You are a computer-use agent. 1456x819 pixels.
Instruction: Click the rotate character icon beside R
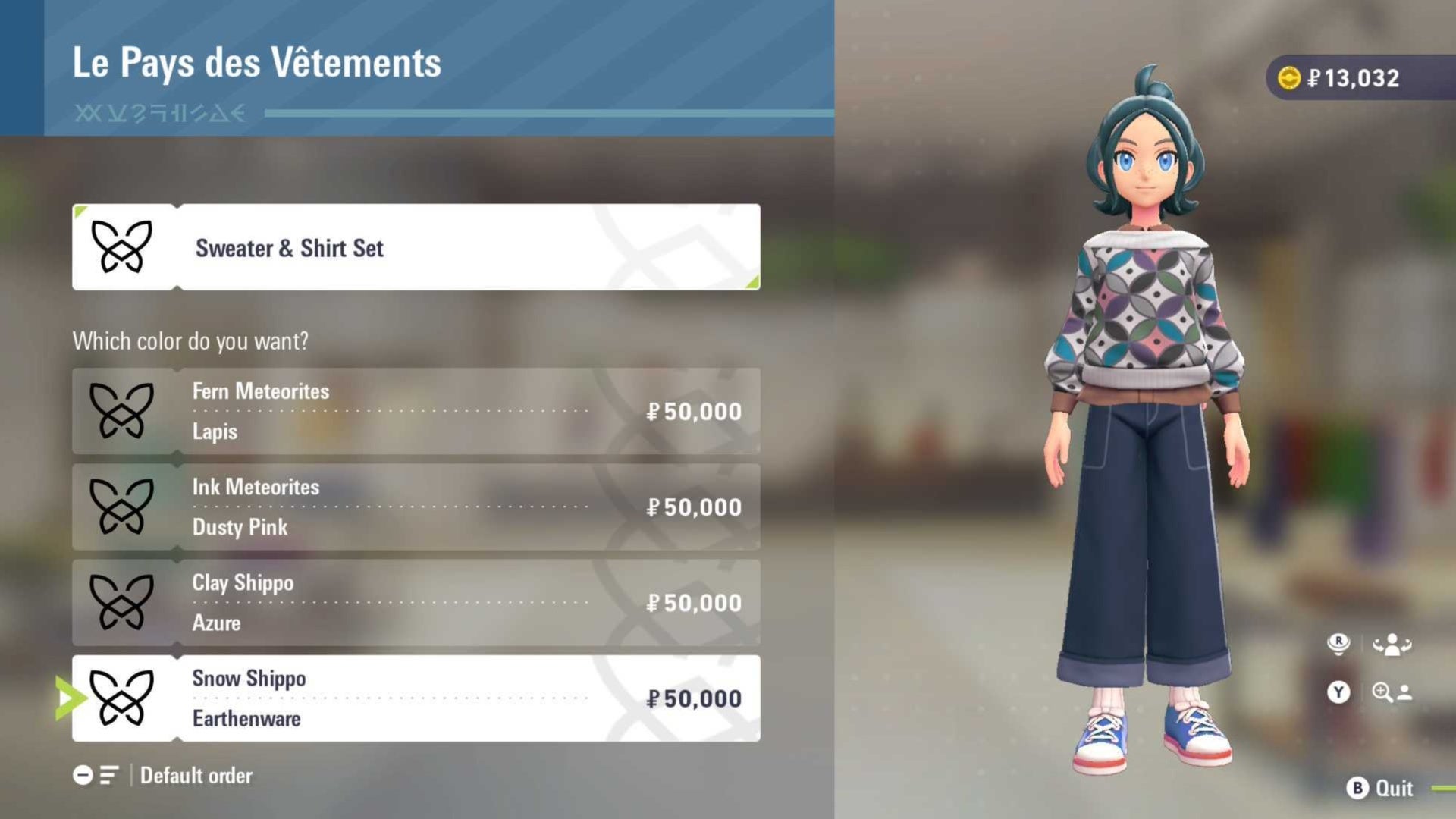pyautogui.click(x=1392, y=645)
